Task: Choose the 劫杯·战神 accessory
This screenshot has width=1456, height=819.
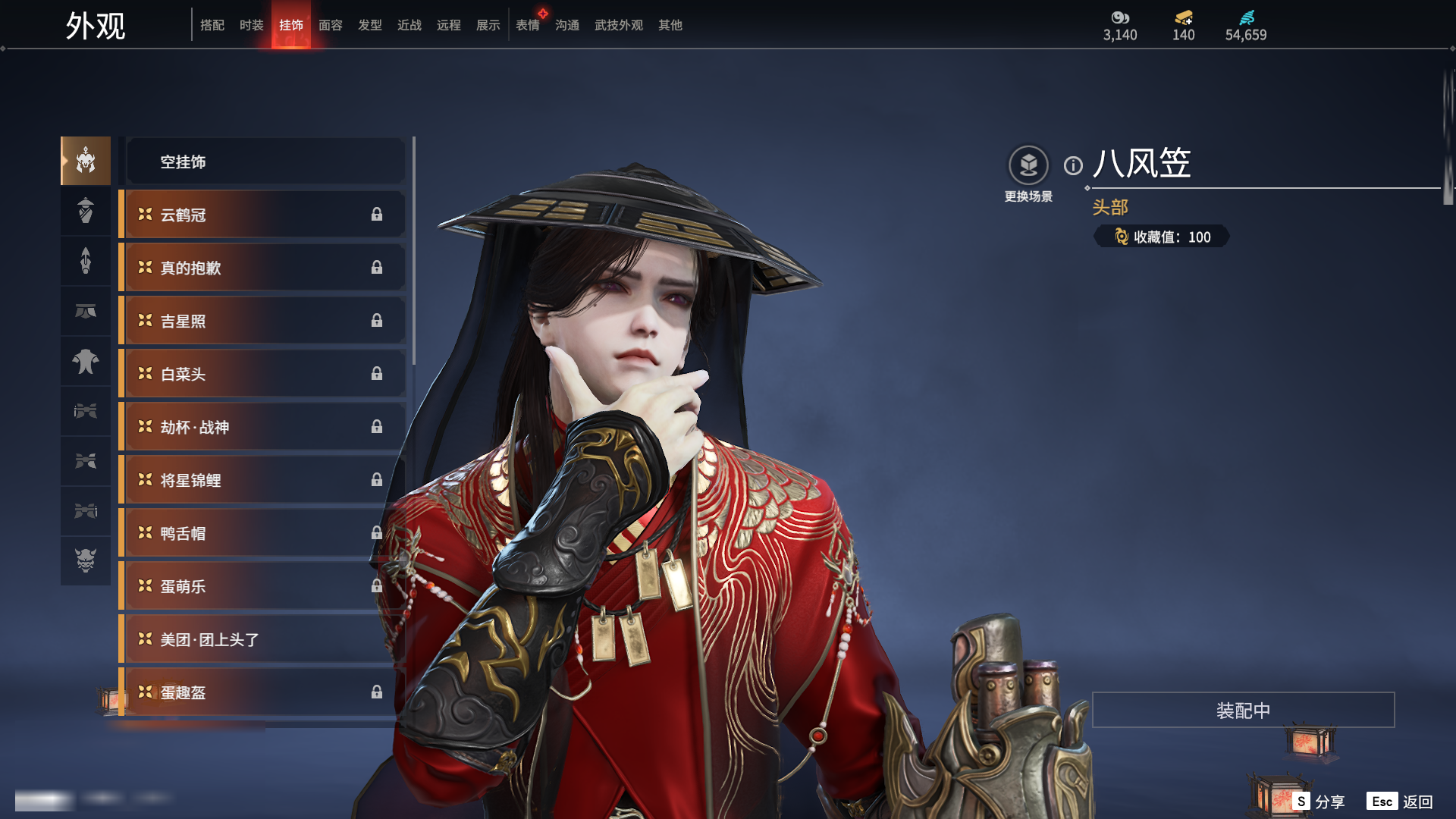Action: tap(262, 427)
